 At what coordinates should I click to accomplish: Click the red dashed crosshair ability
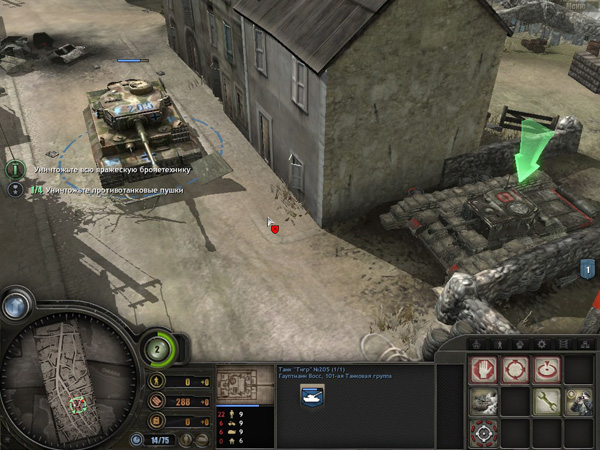483,433
